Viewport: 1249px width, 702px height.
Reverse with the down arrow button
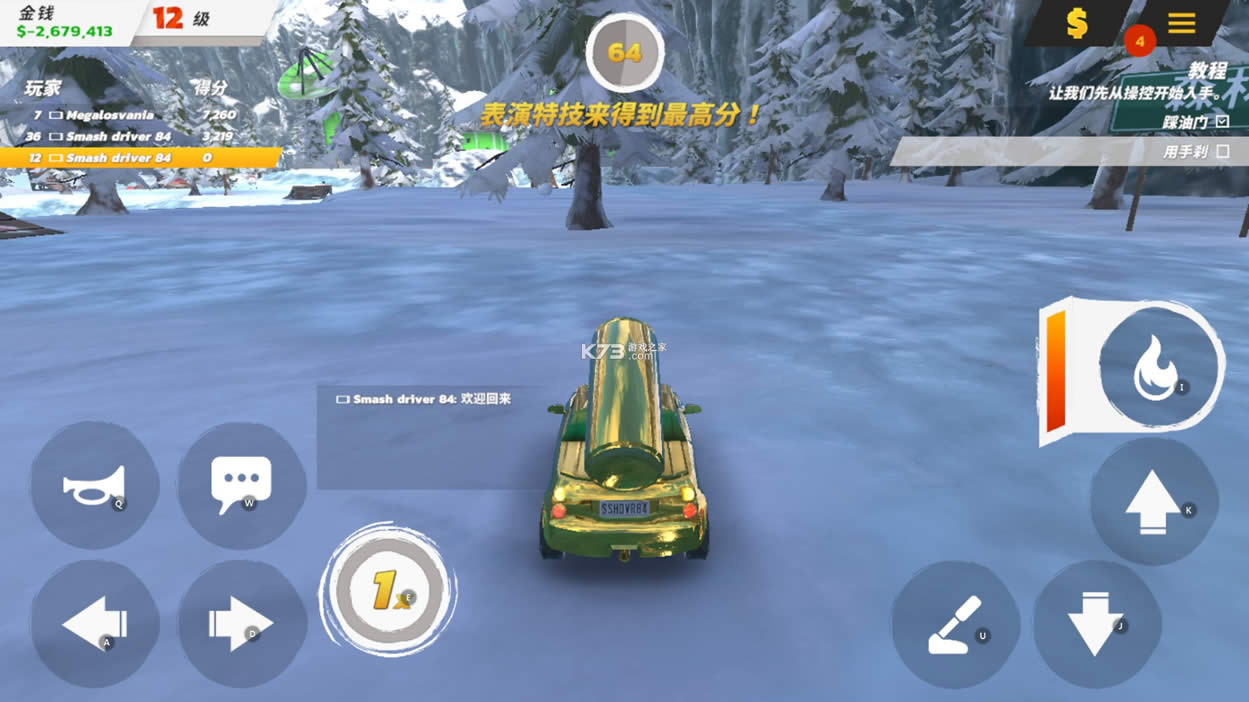click(x=1096, y=624)
